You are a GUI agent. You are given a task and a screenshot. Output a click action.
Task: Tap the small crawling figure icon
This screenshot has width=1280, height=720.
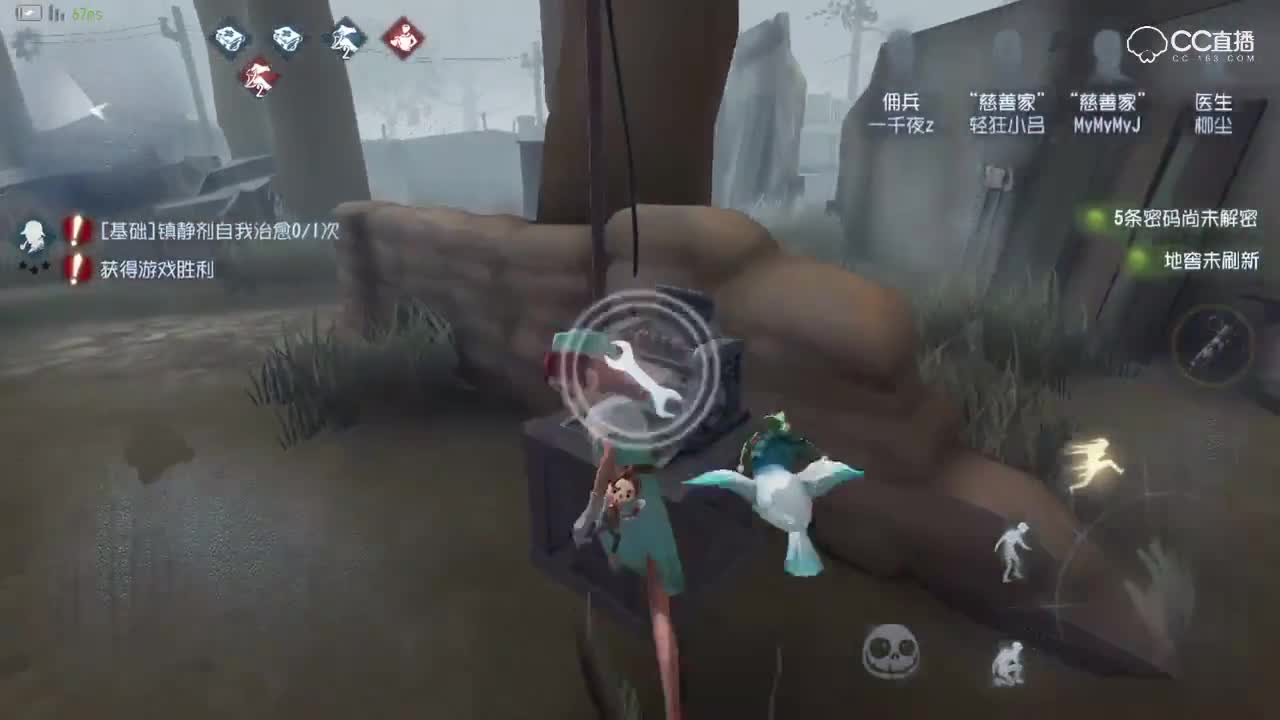tap(1010, 661)
